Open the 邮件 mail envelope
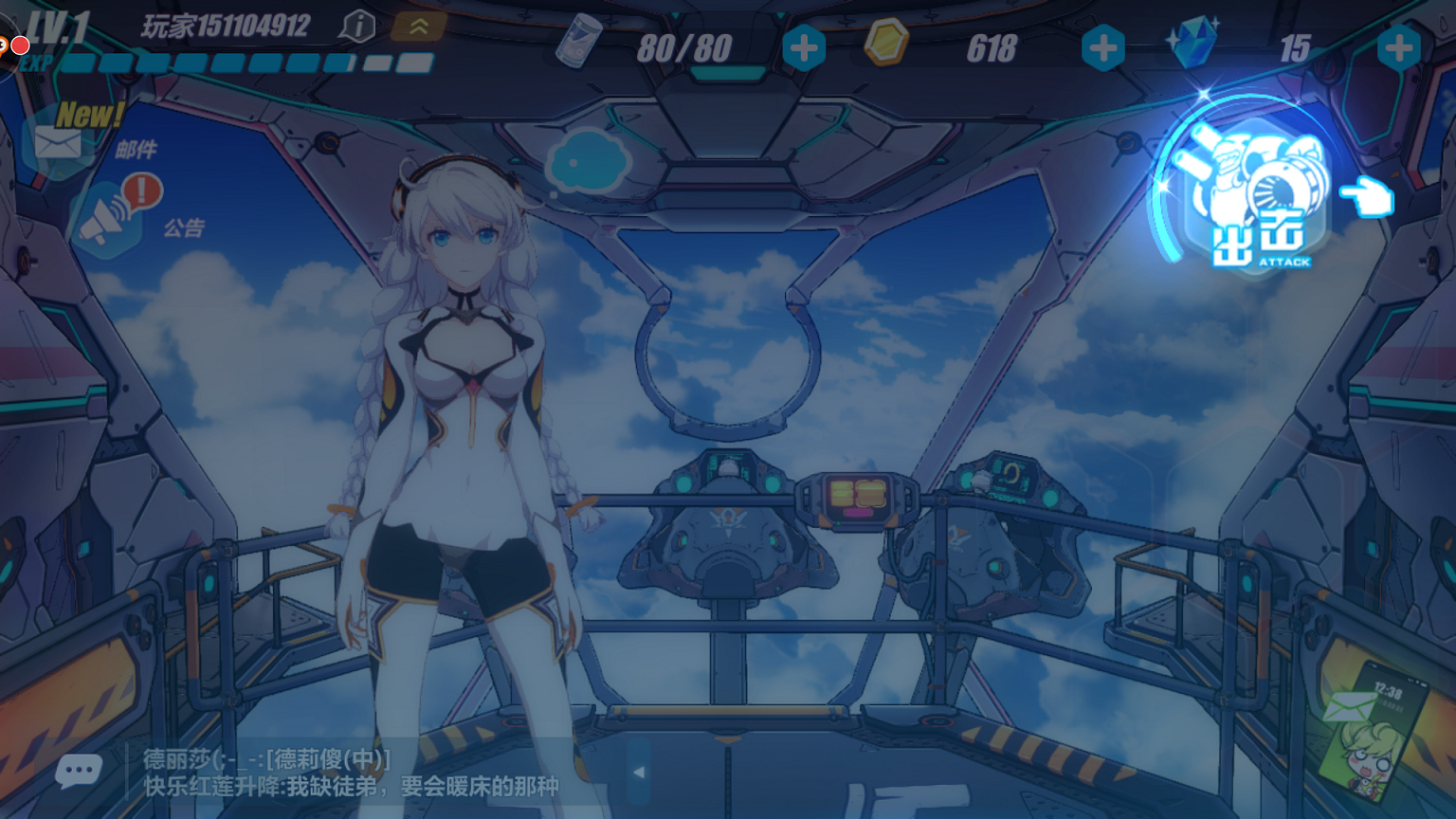The image size is (1456, 819). (60, 142)
